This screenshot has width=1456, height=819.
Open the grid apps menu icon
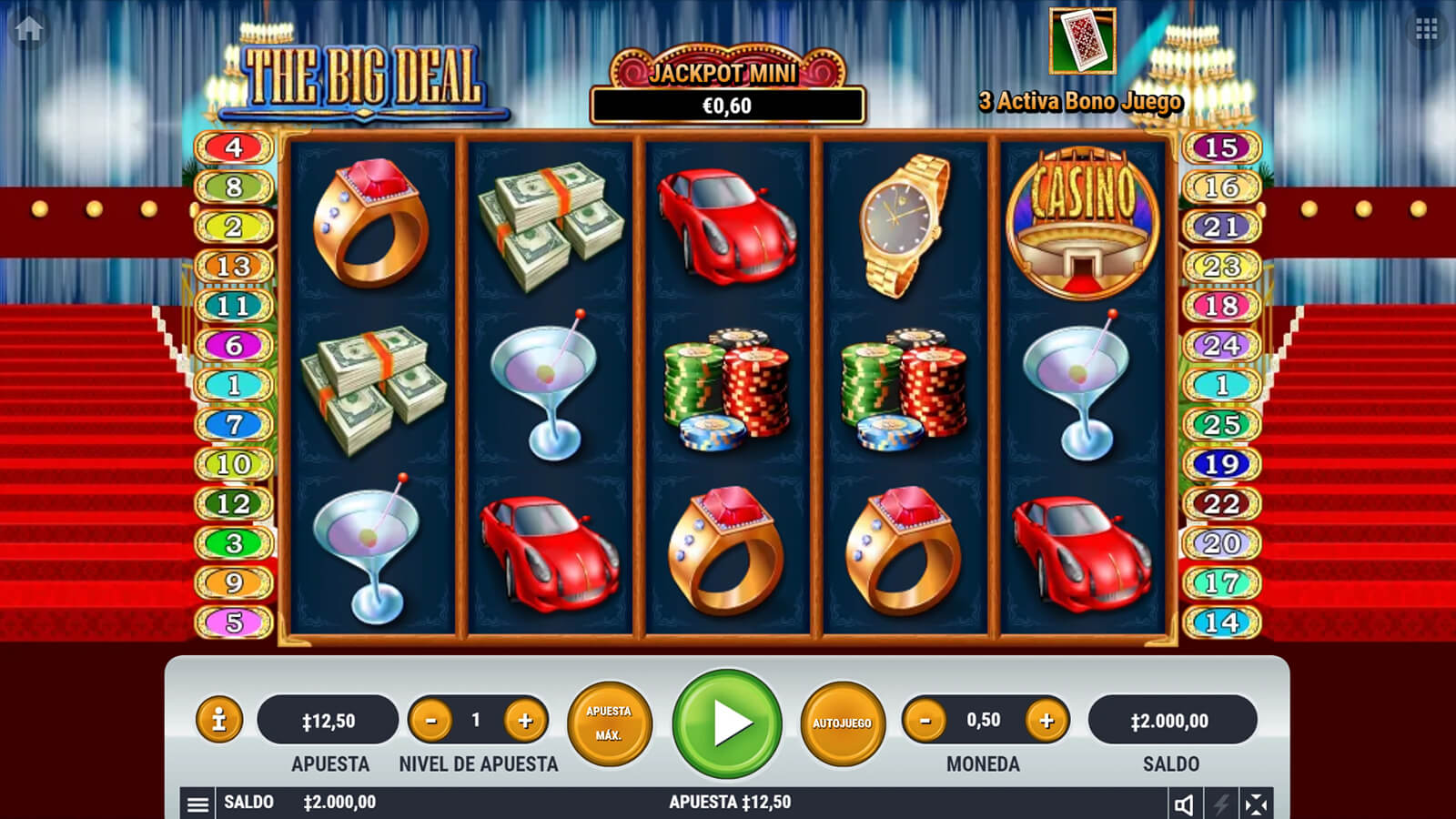pos(1426,29)
